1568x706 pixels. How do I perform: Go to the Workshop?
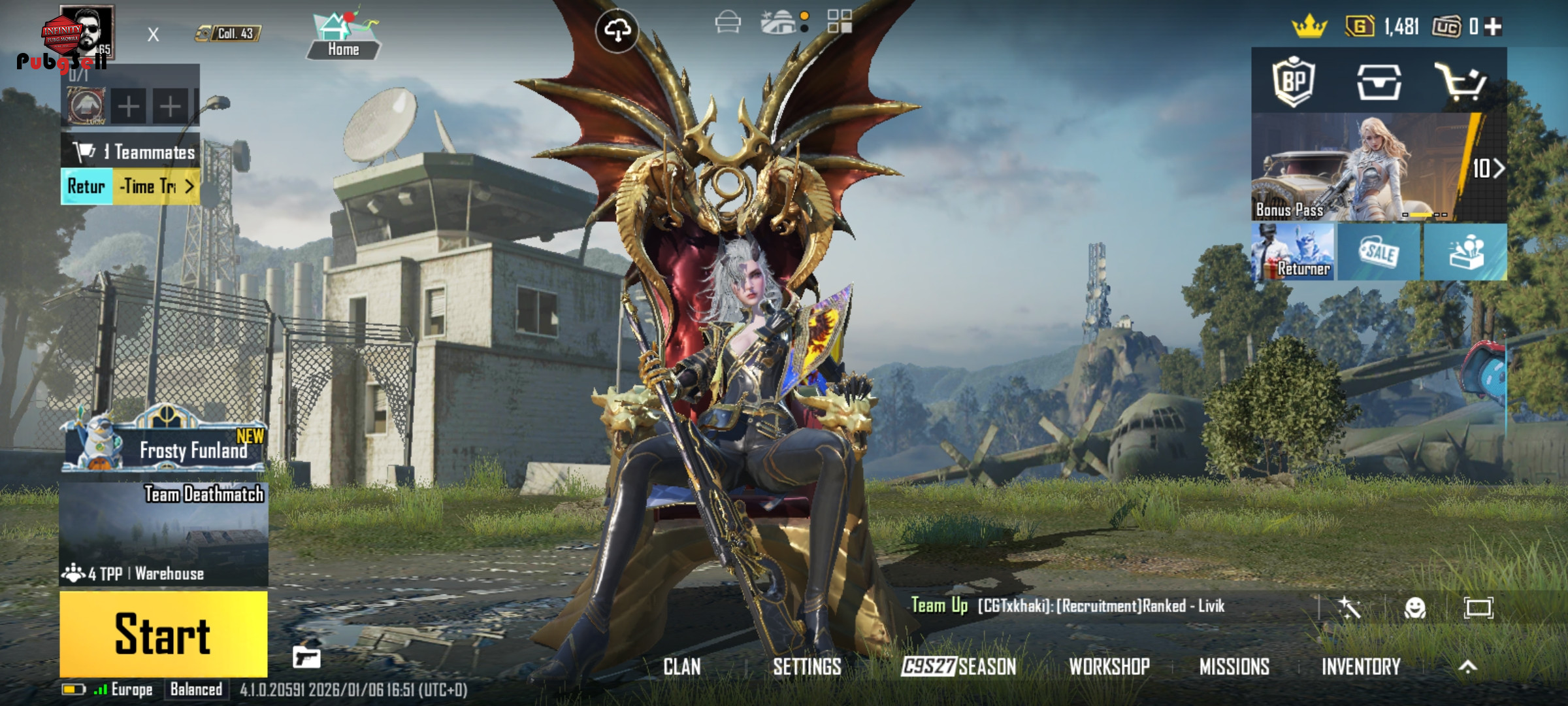(1109, 667)
